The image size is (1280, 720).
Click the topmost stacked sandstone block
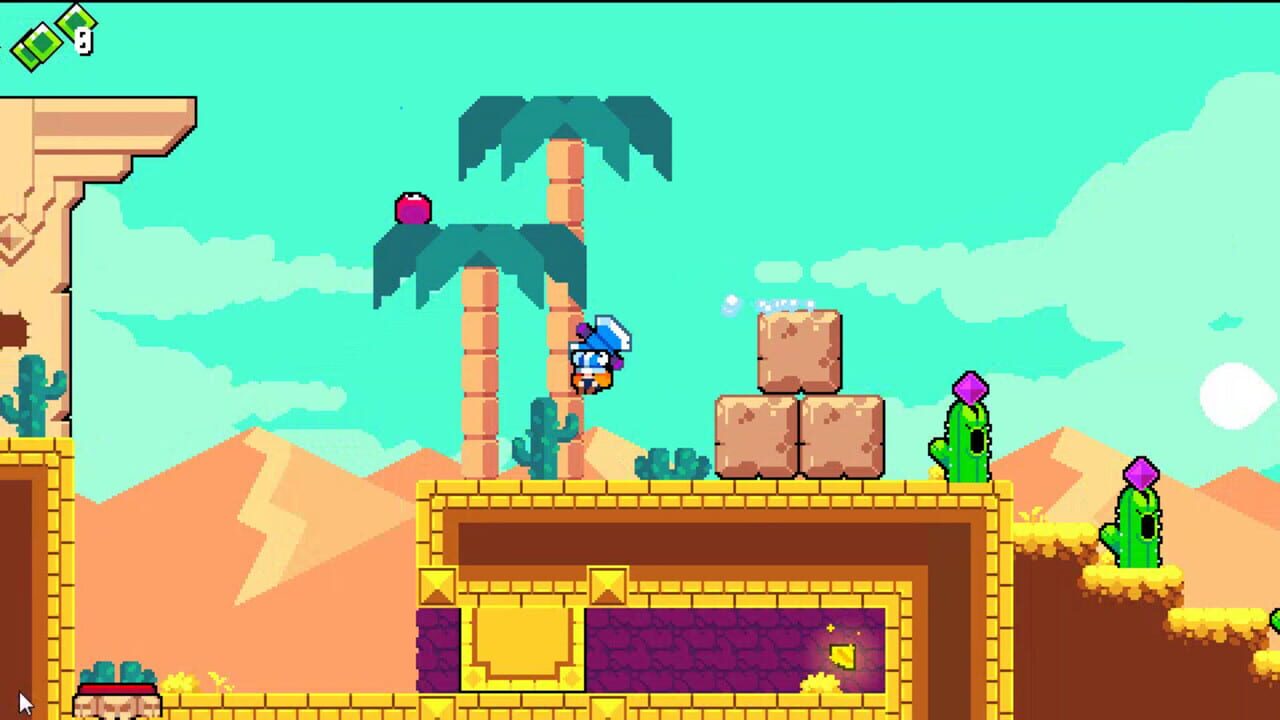[x=797, y=350]
